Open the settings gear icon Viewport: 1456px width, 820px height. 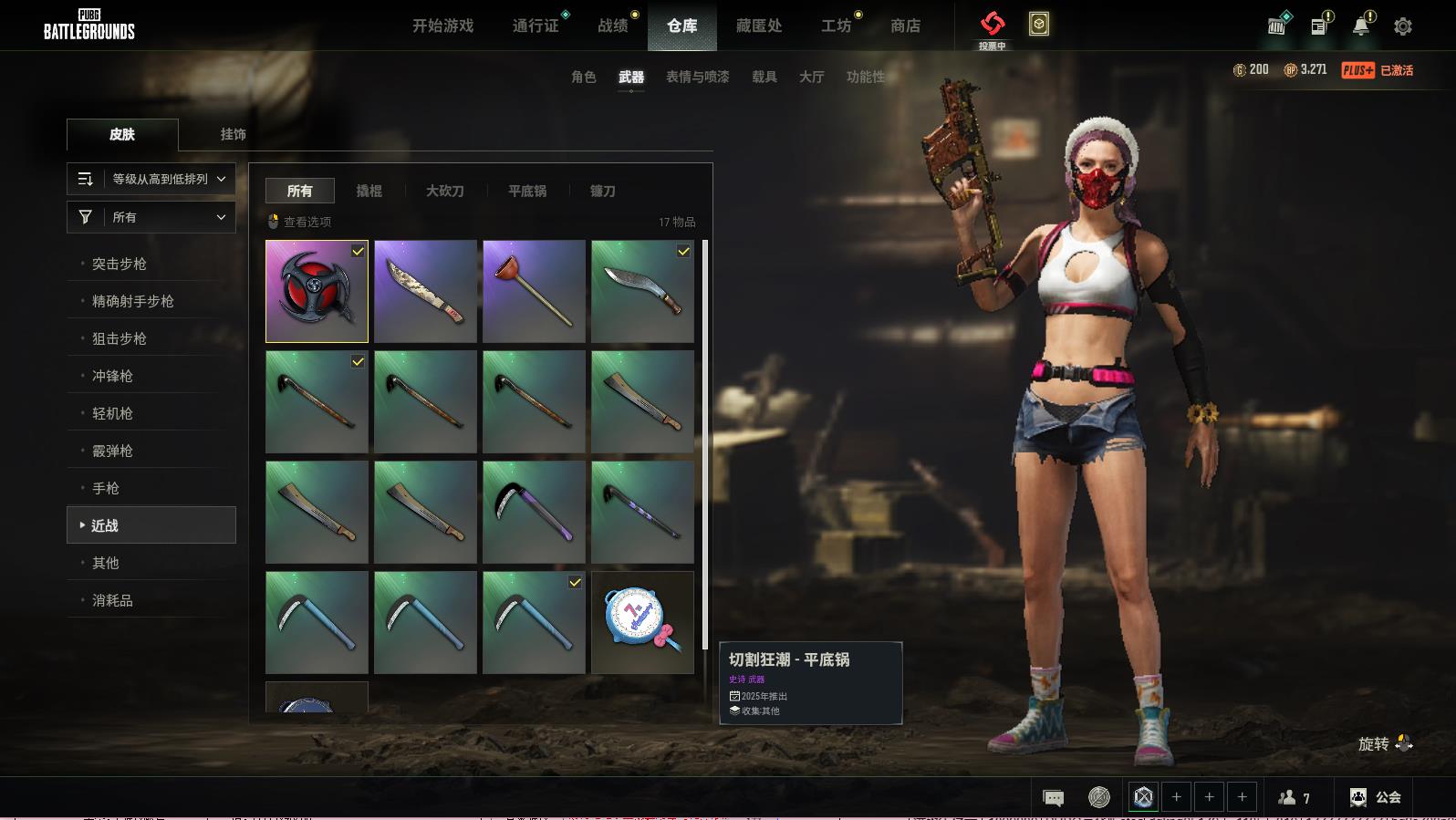1403,26
